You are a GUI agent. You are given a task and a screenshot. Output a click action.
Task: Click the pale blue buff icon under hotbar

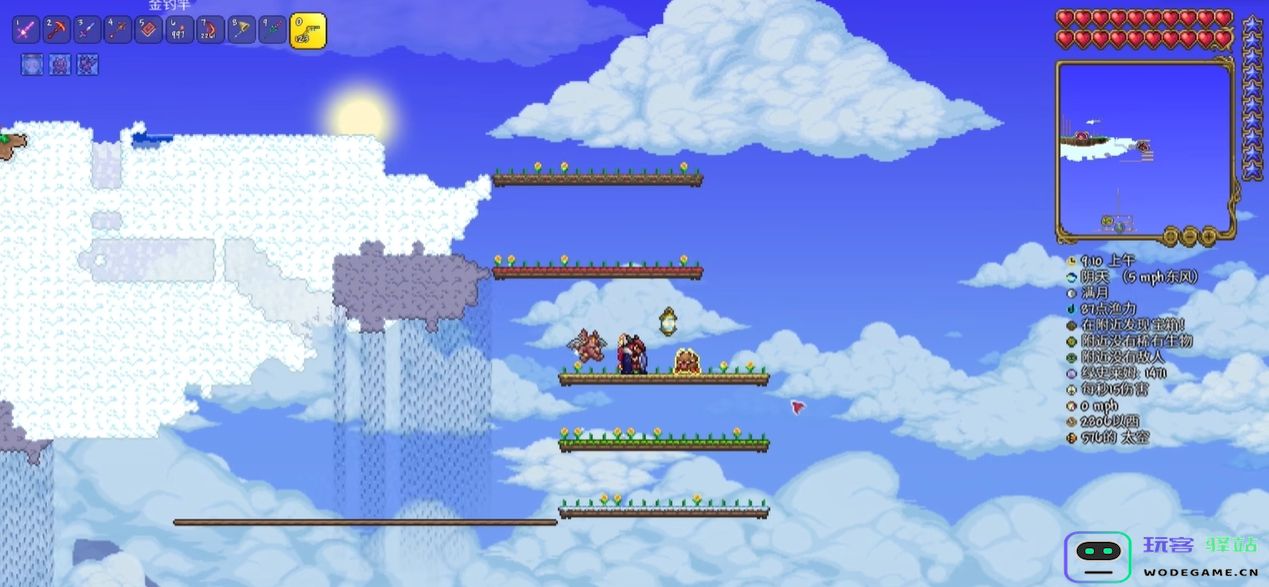[30, 65]
